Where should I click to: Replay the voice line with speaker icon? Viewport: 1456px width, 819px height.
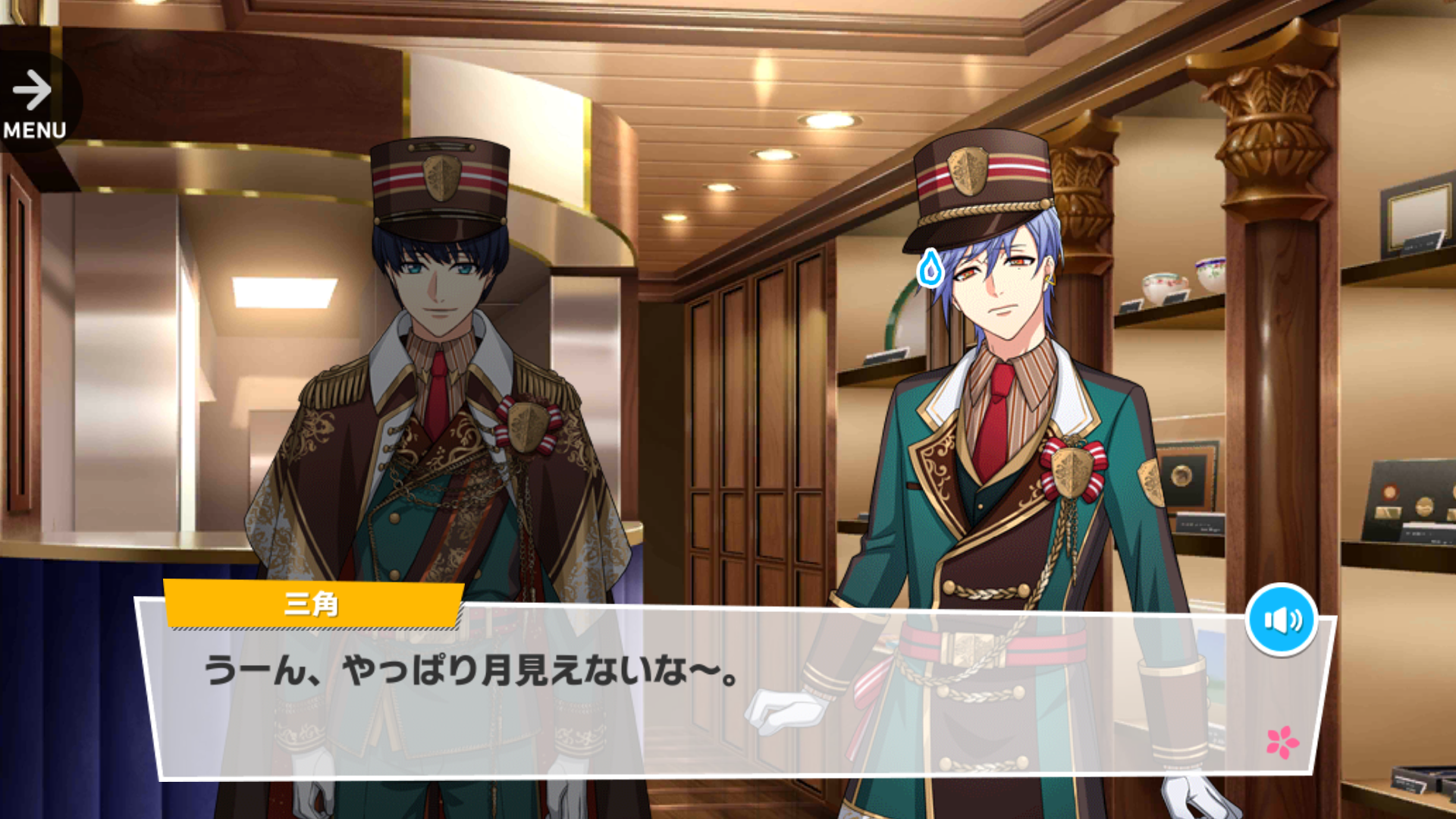point(1282,620)
